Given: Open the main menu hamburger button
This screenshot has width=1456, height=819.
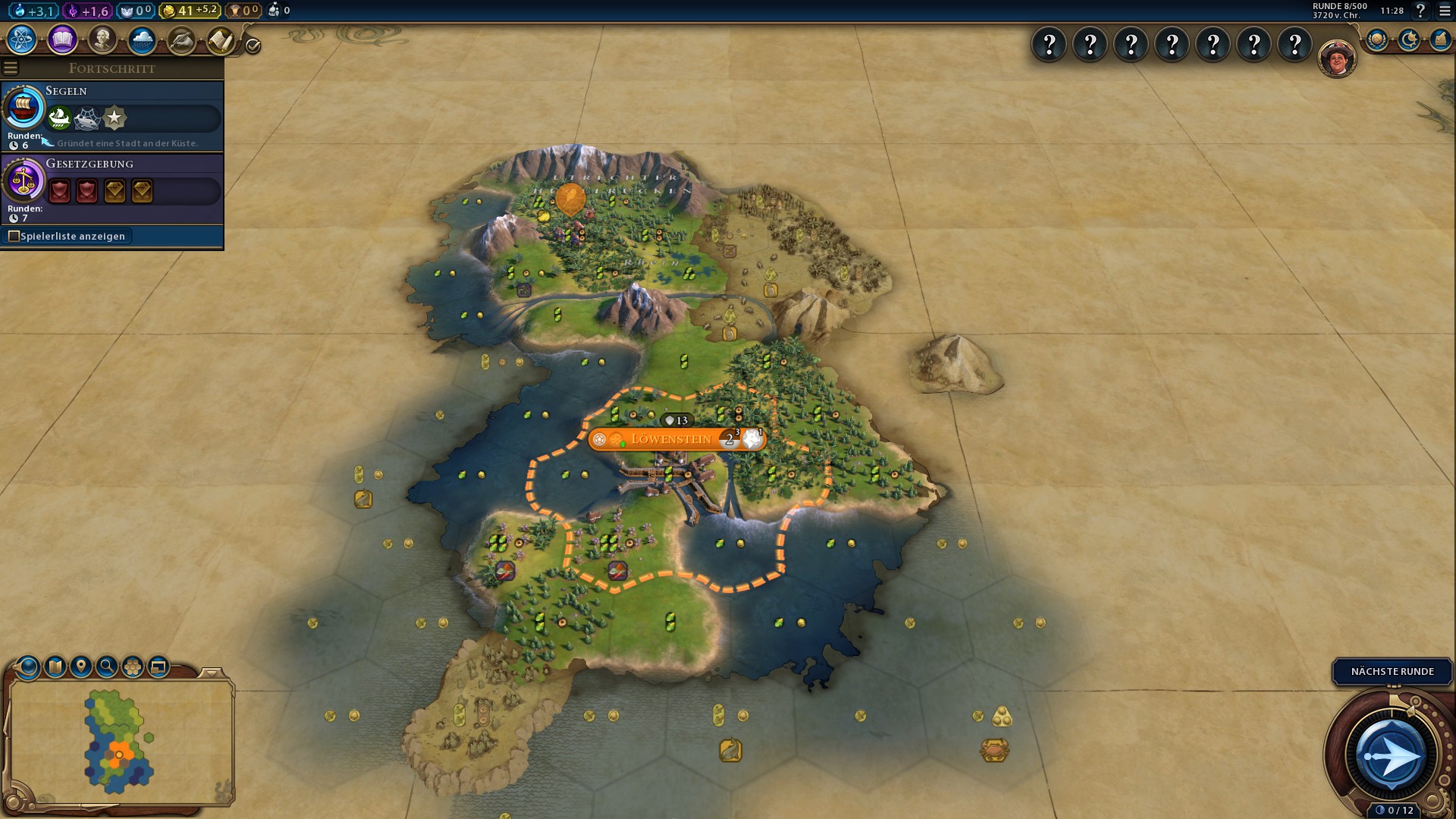Looking at the screenshot, I should (x=1445, y=11).
